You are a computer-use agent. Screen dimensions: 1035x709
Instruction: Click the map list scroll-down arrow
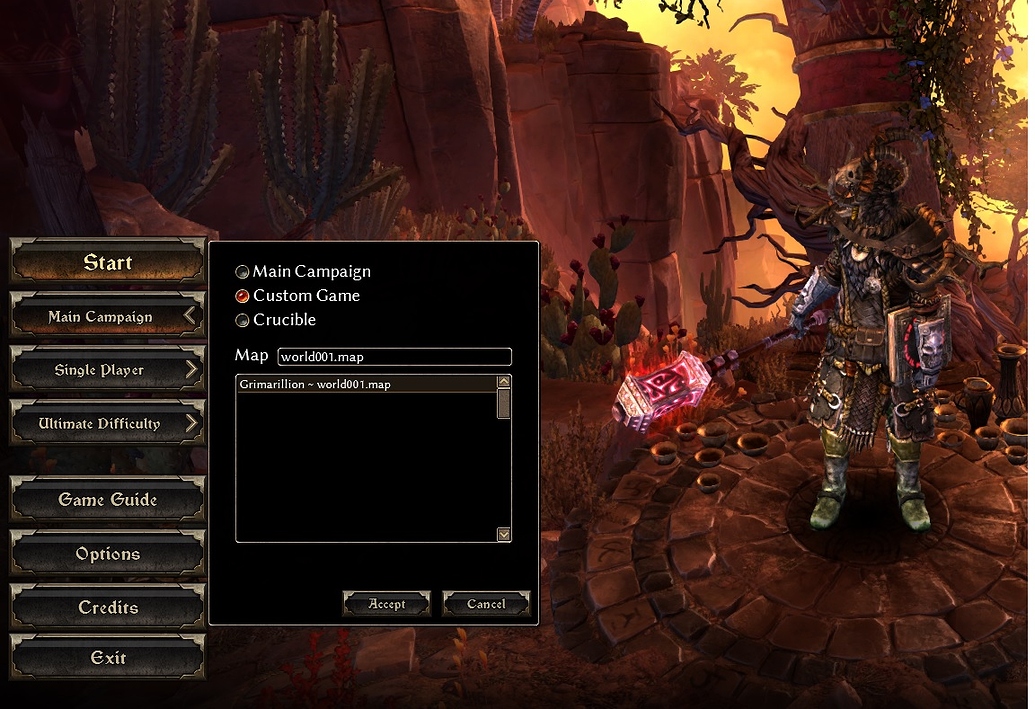pyautogui.click(x=504, y=535)
